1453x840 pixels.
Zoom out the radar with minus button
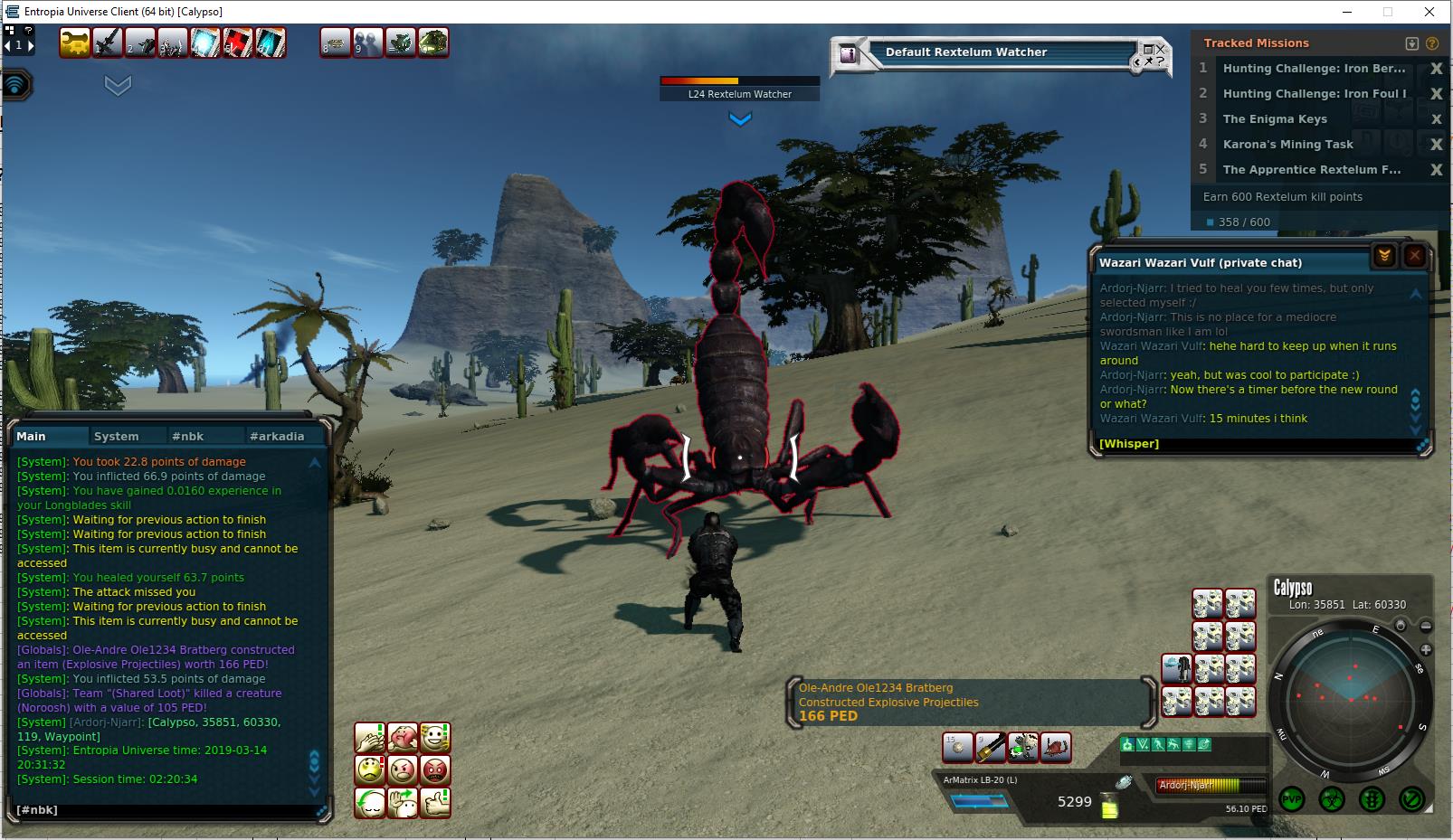click(x=1426, y=626)
